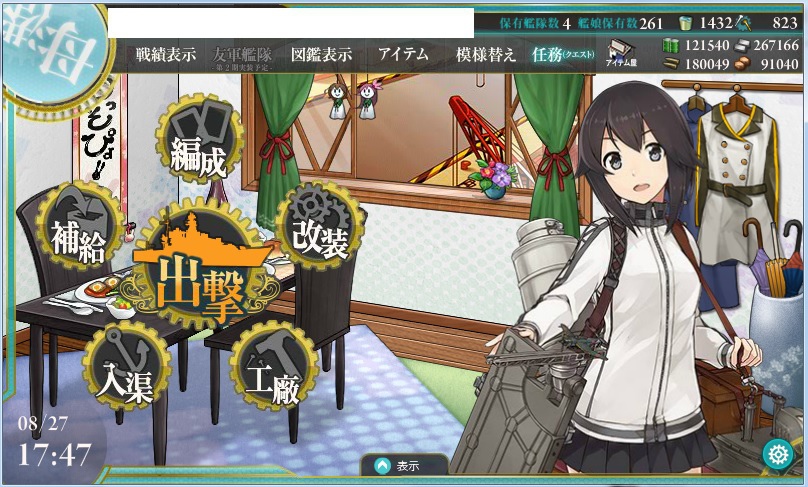Select the 編成 (Organize) gear button

197,144
